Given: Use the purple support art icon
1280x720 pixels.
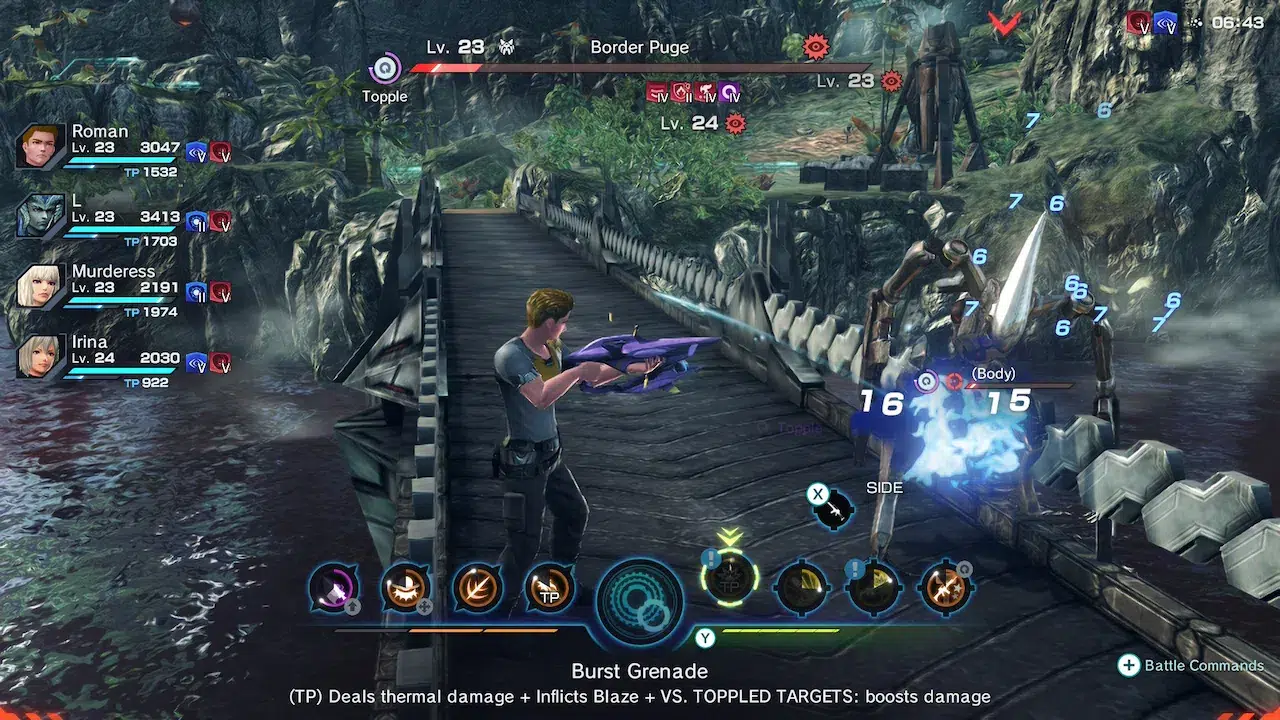Looking at the screenshot, I should [332, 588].
